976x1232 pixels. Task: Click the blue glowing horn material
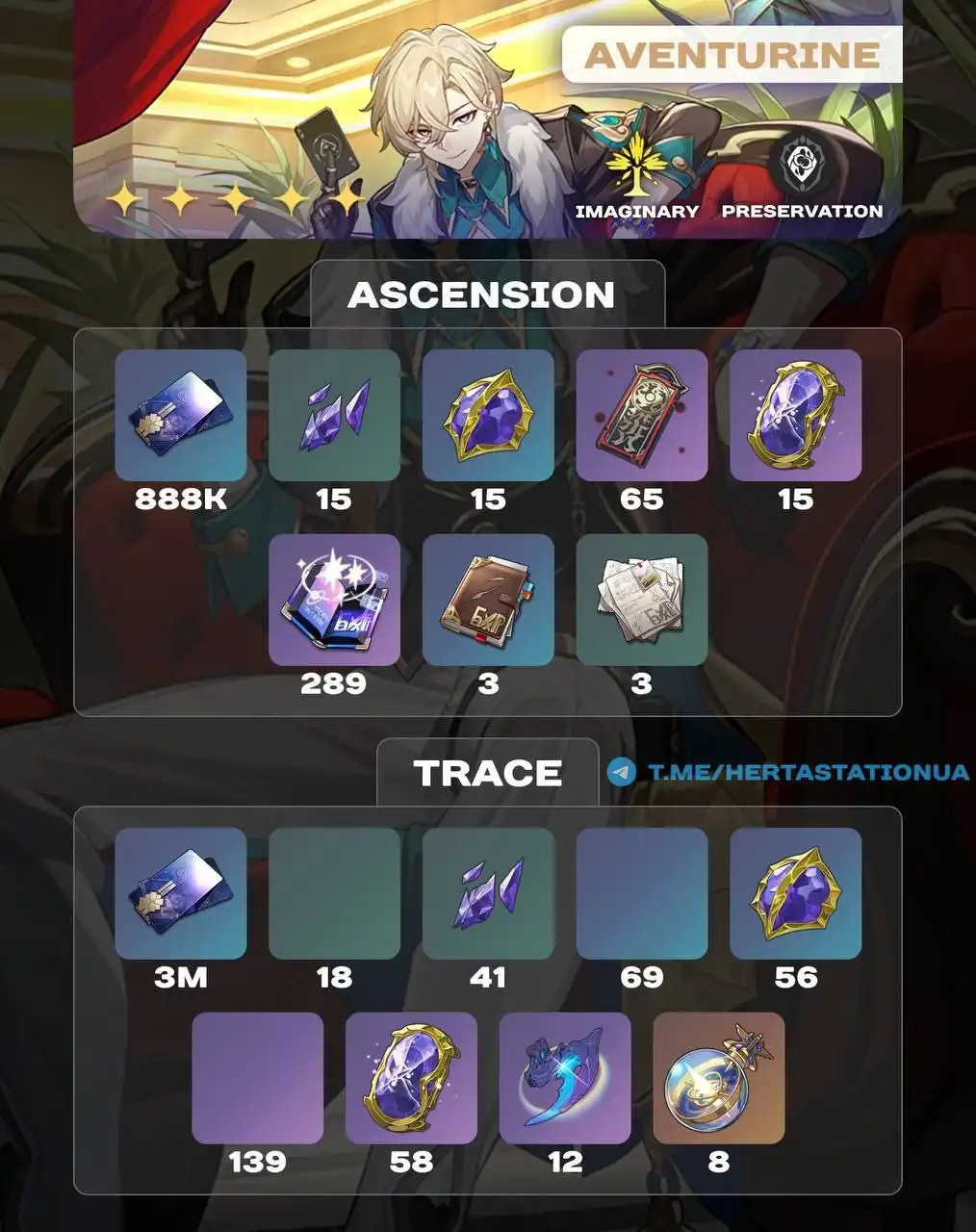(565, 1077)
